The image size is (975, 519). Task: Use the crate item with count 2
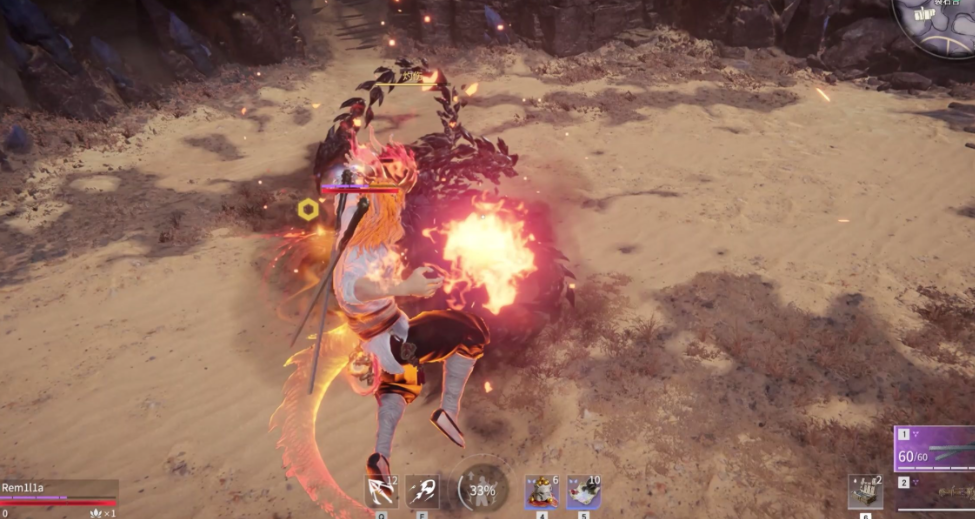coord(865,492)
